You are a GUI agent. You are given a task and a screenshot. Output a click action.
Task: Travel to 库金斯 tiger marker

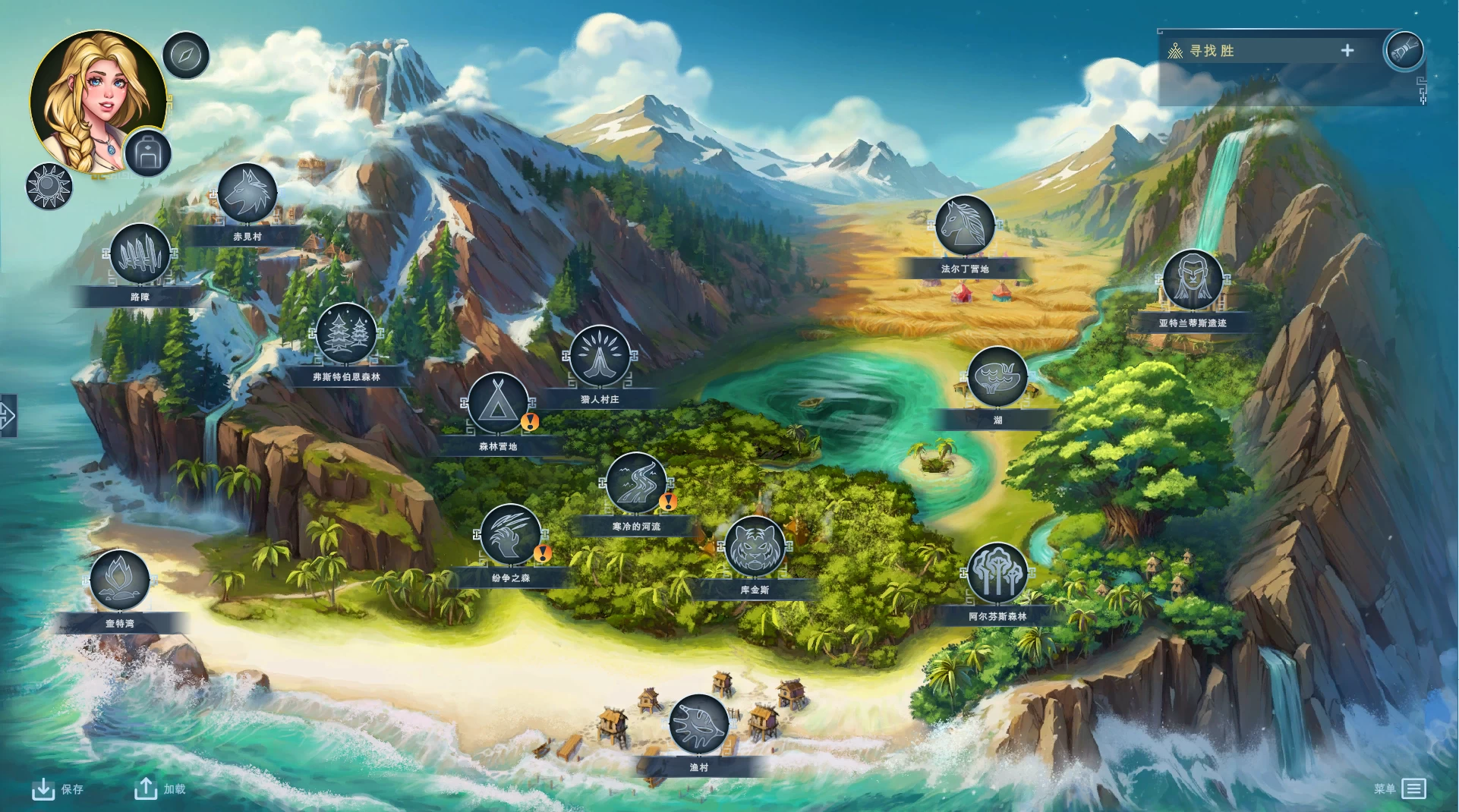click(755, 546)
